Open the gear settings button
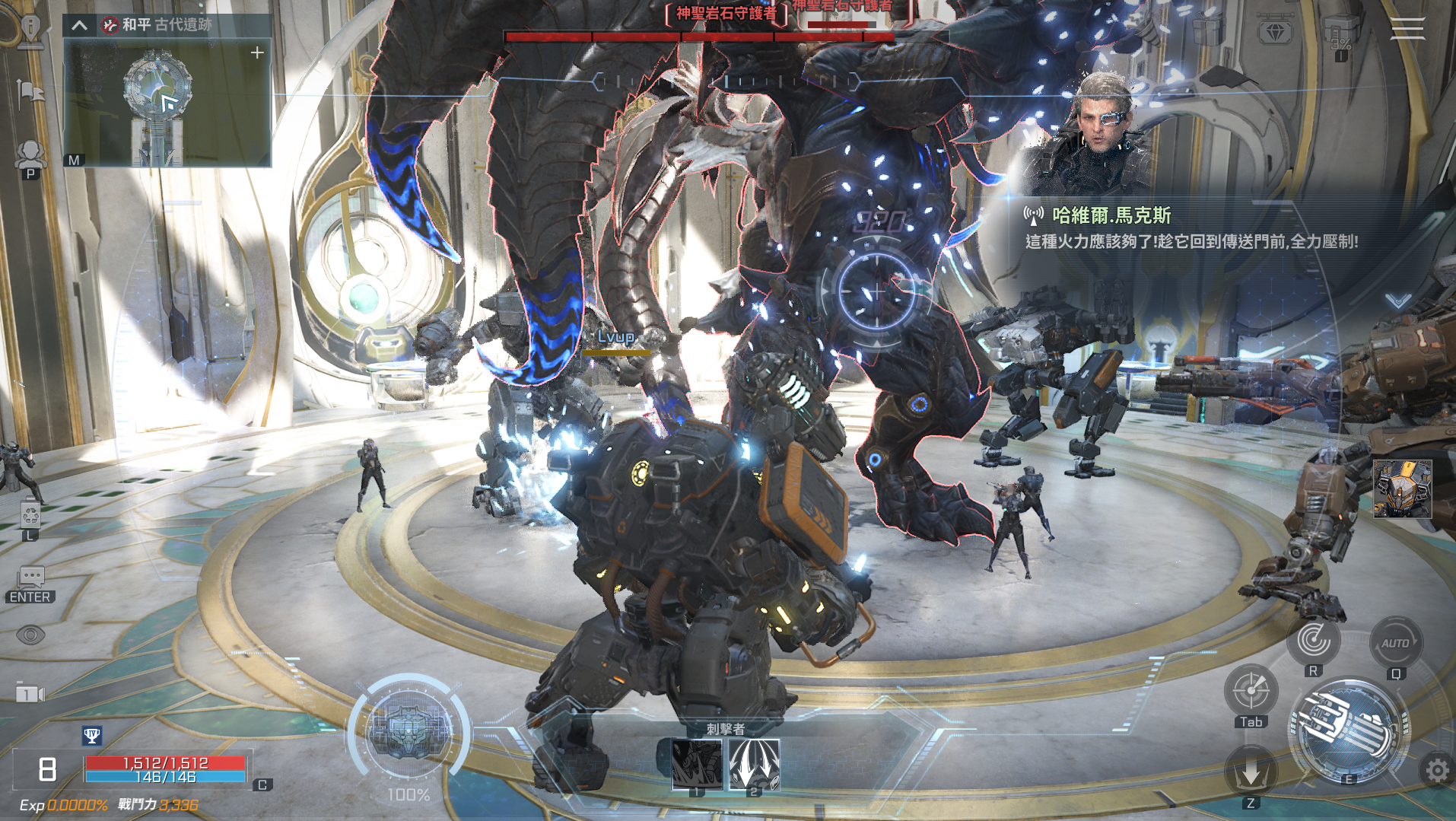 tap(1436, 772)
